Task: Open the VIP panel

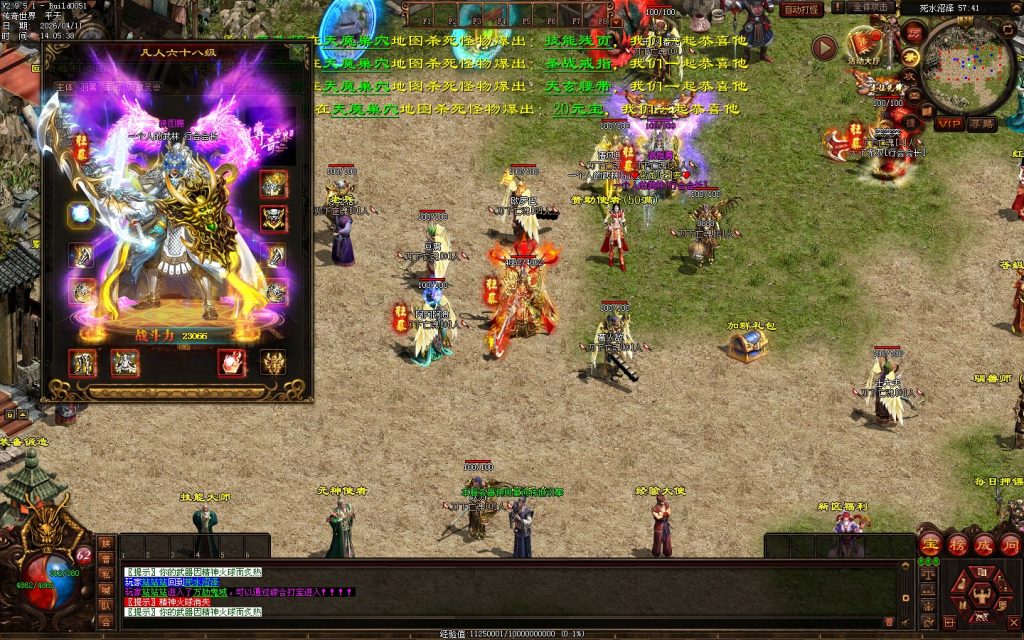Action: (x=949, y=123)
